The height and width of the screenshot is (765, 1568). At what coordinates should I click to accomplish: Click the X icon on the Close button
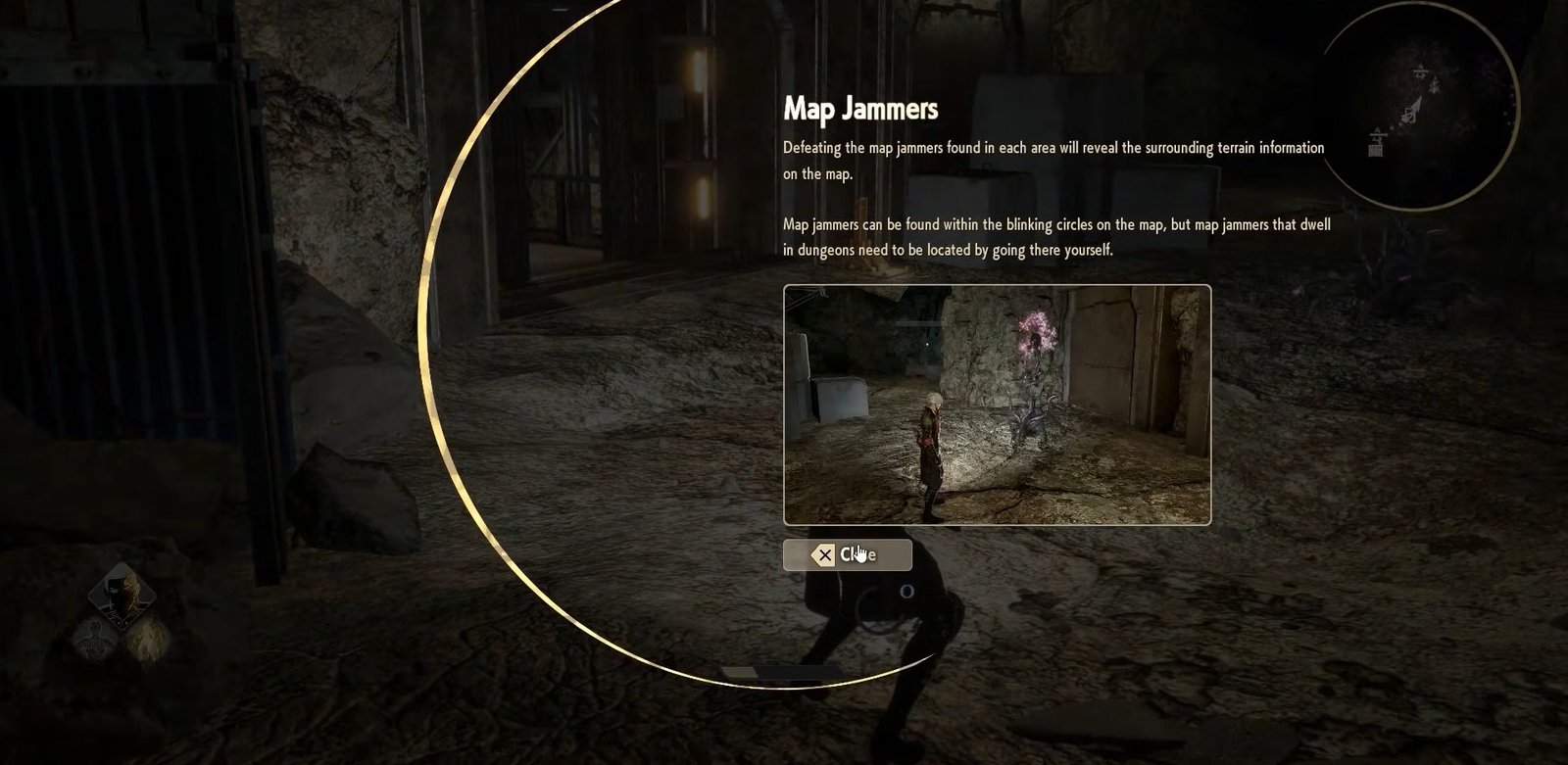(823, 554)
